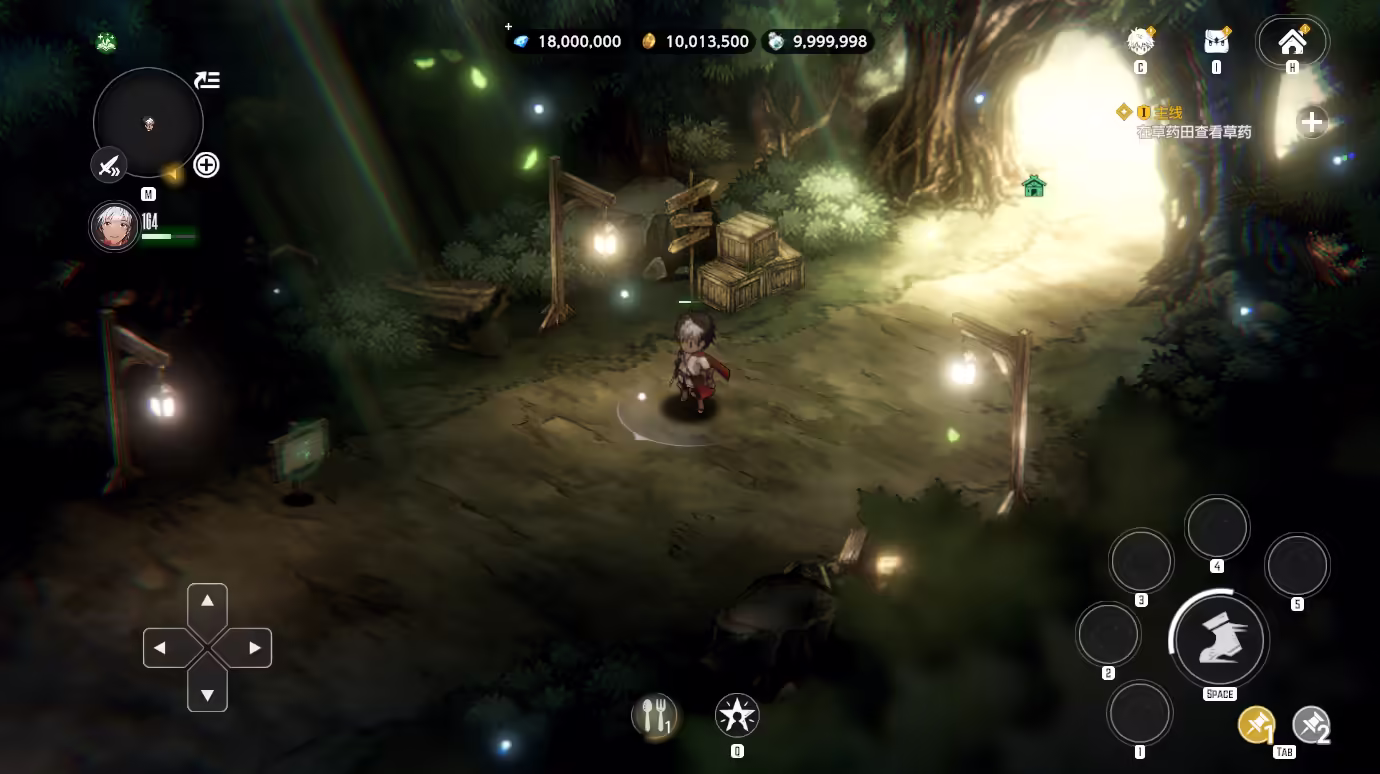
Task: Activate the star figure skill icon
Action: 737,715
